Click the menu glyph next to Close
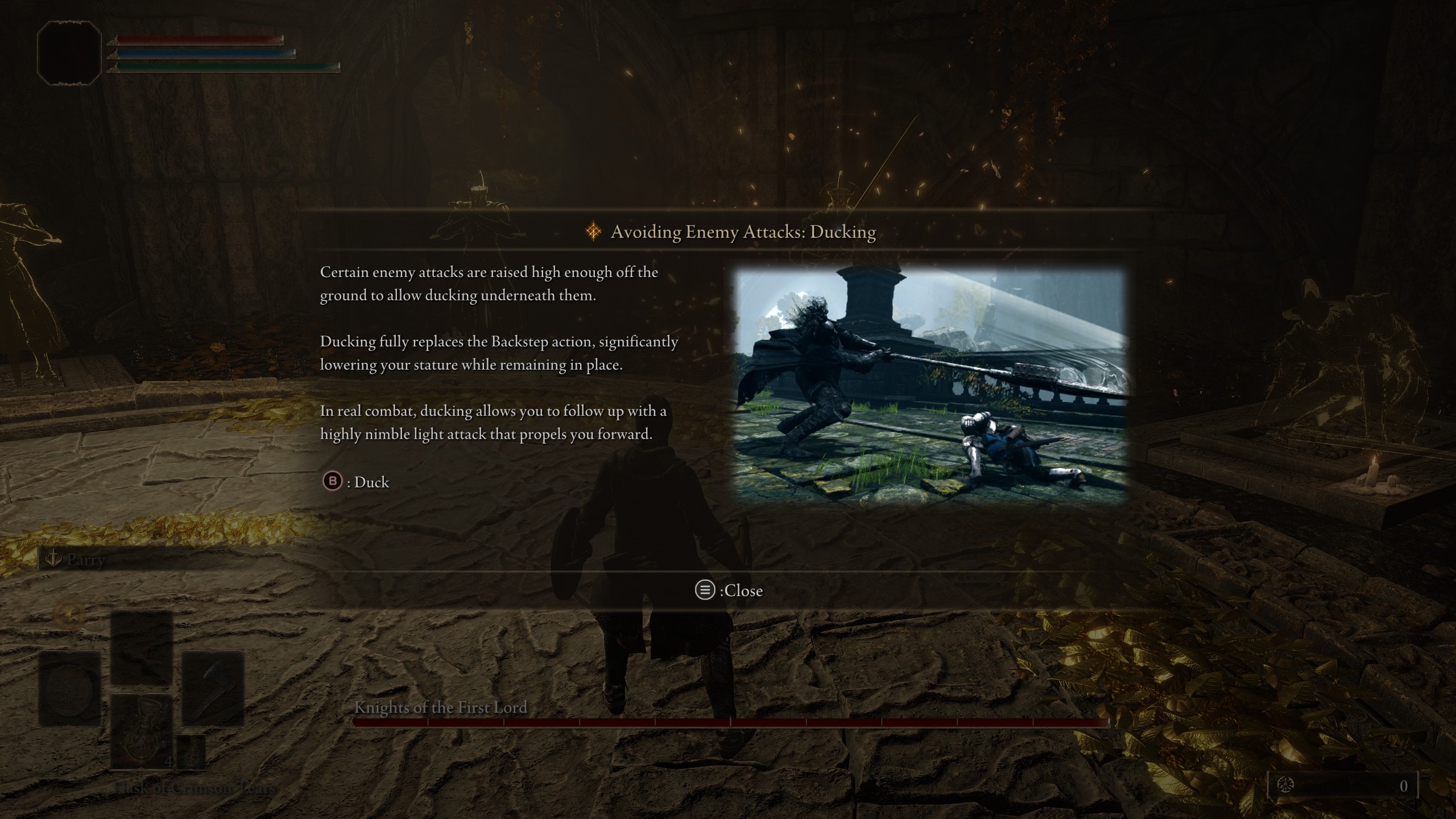This screenshot has width=1456, height=819. (705, 590)
